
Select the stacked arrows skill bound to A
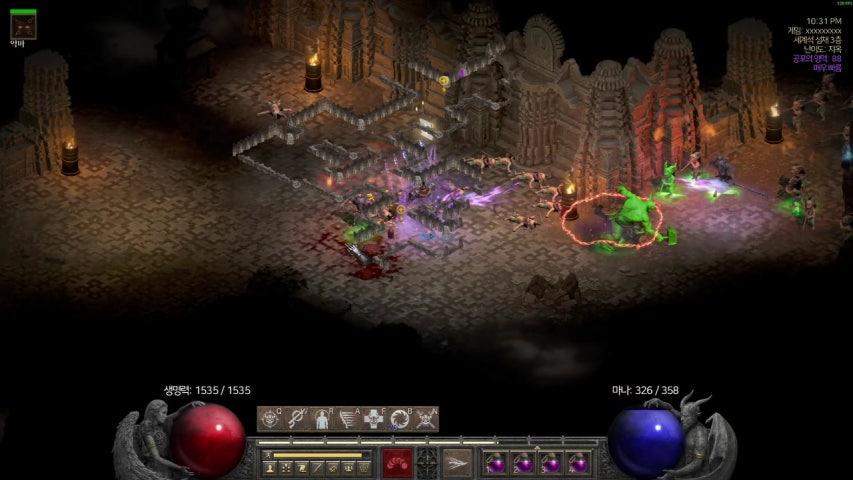(348, 419)
